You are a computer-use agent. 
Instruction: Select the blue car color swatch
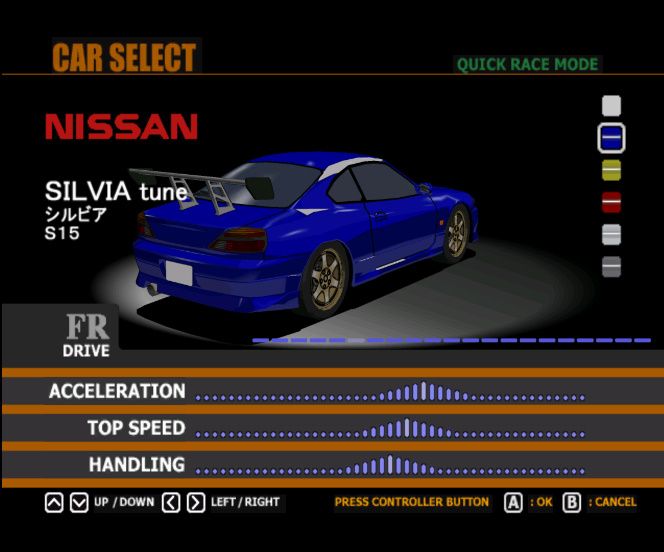pyautogui.click(x=611, y=137)
